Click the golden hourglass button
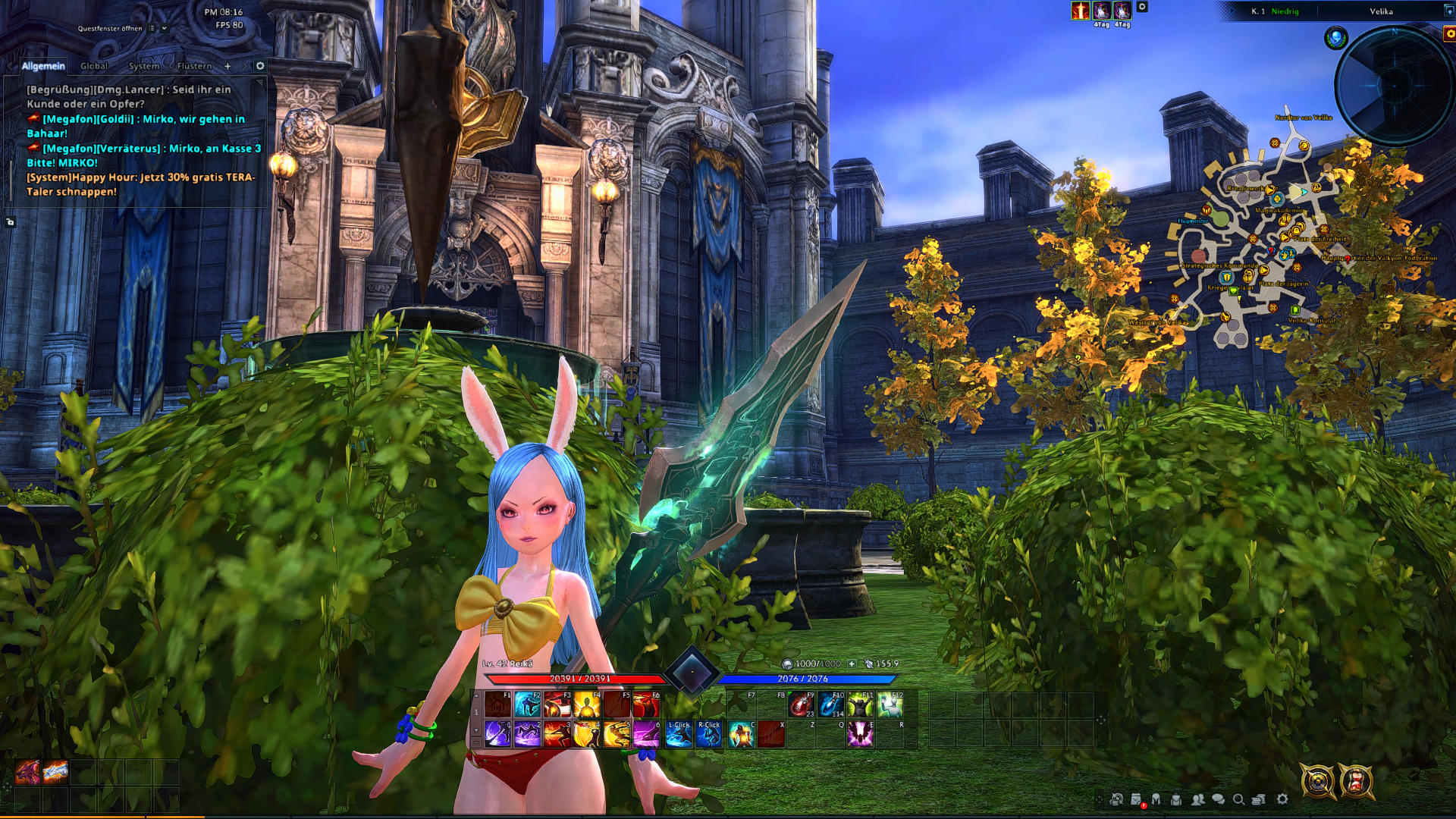 pos(1356,781)
